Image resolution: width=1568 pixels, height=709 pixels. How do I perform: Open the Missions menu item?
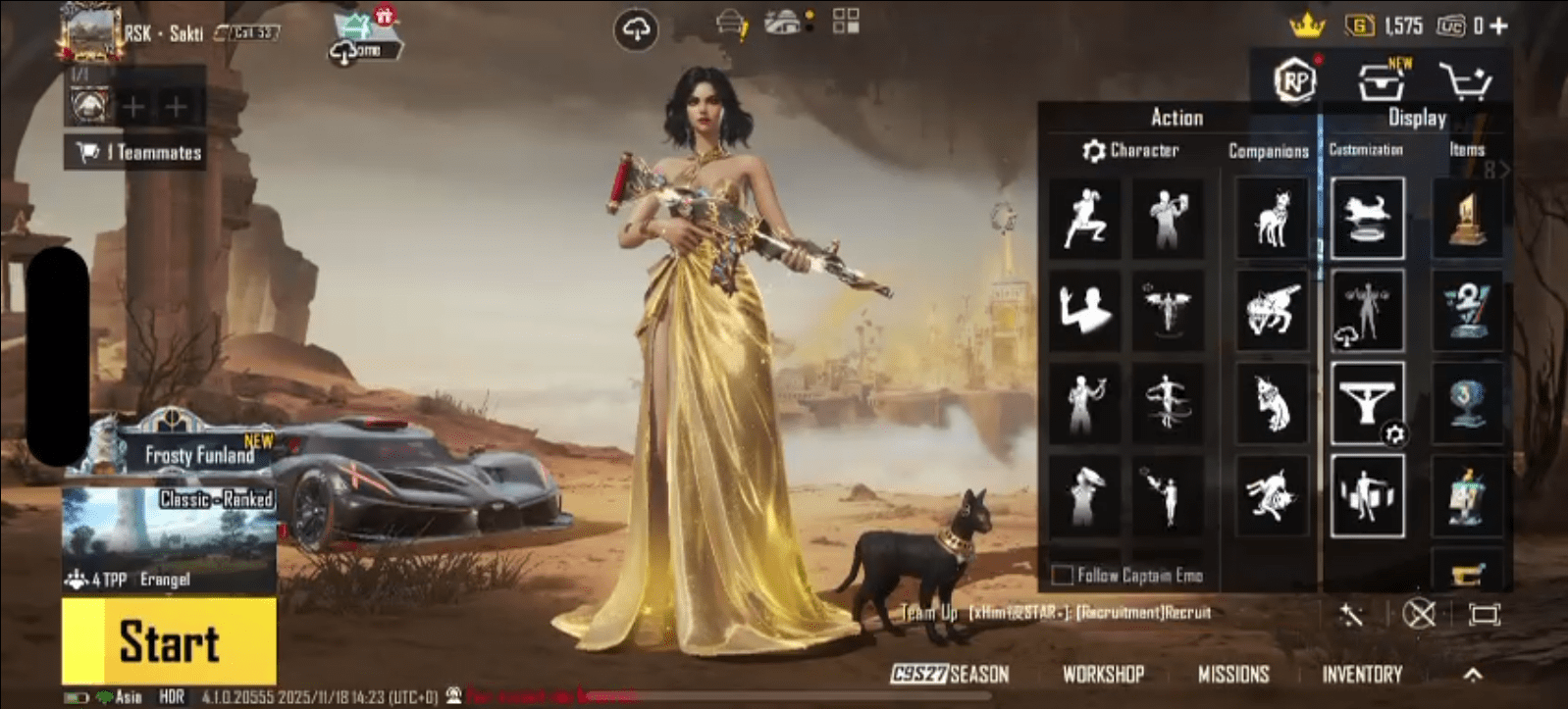click(x=1236, y=675)
